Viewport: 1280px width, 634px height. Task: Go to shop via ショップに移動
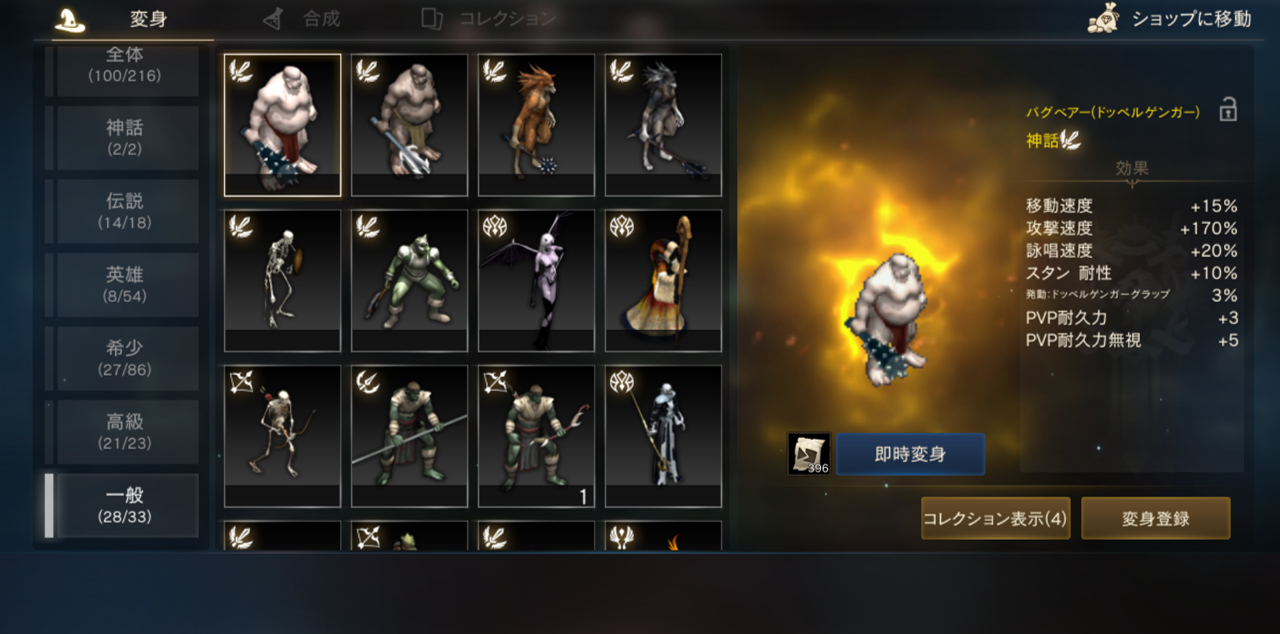1170,19
